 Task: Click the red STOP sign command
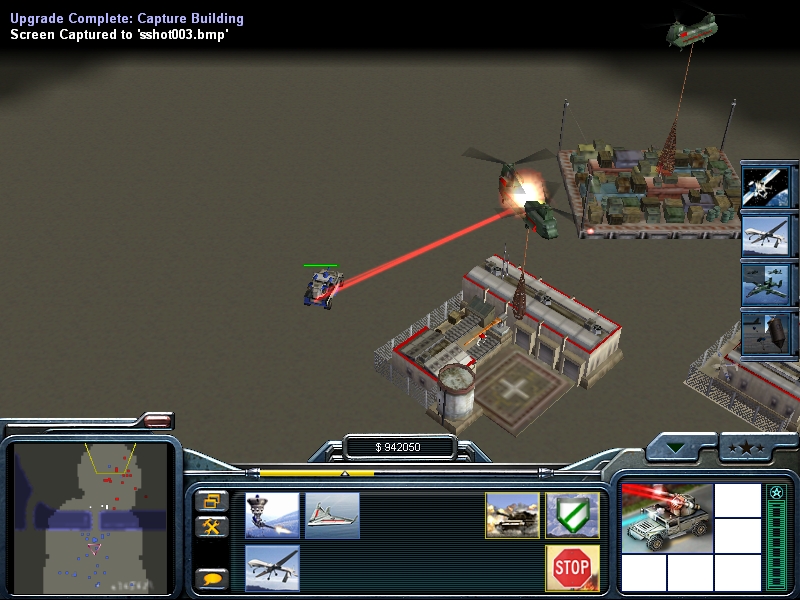point(572,568)
